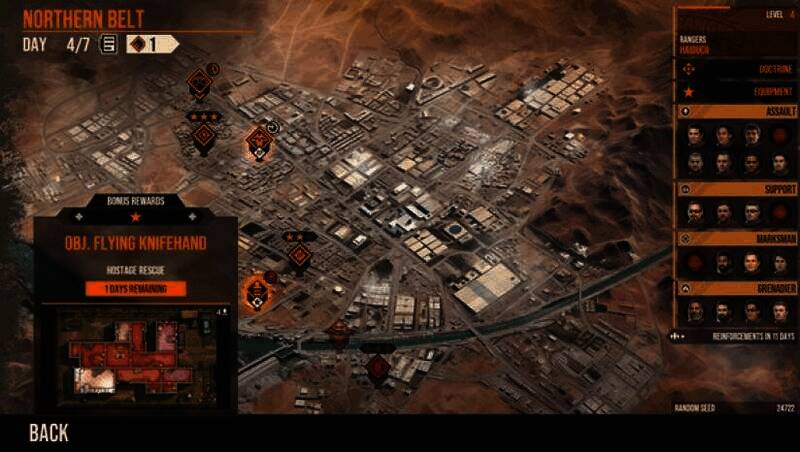
Task: Choose the first Support trooper portrait
Action: click(x=695, y=212)
